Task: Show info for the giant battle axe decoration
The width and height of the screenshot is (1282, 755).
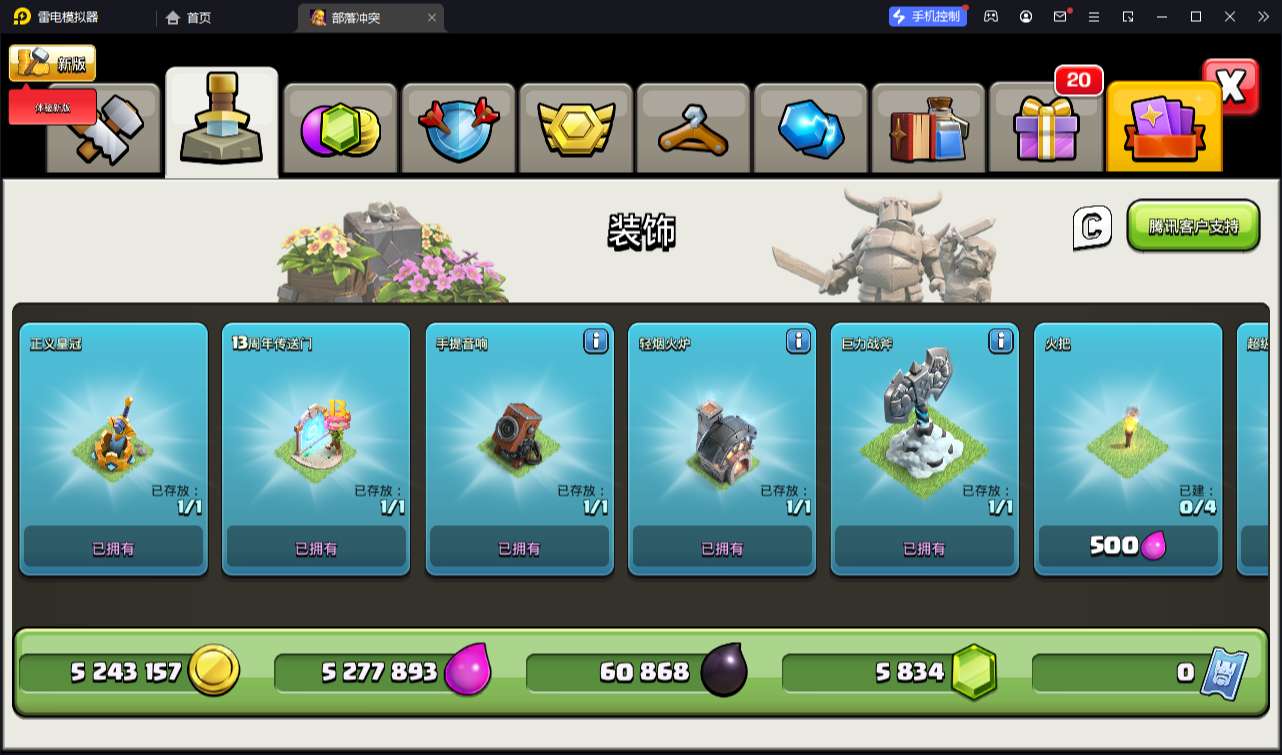Action: [x=1001, y=342]
